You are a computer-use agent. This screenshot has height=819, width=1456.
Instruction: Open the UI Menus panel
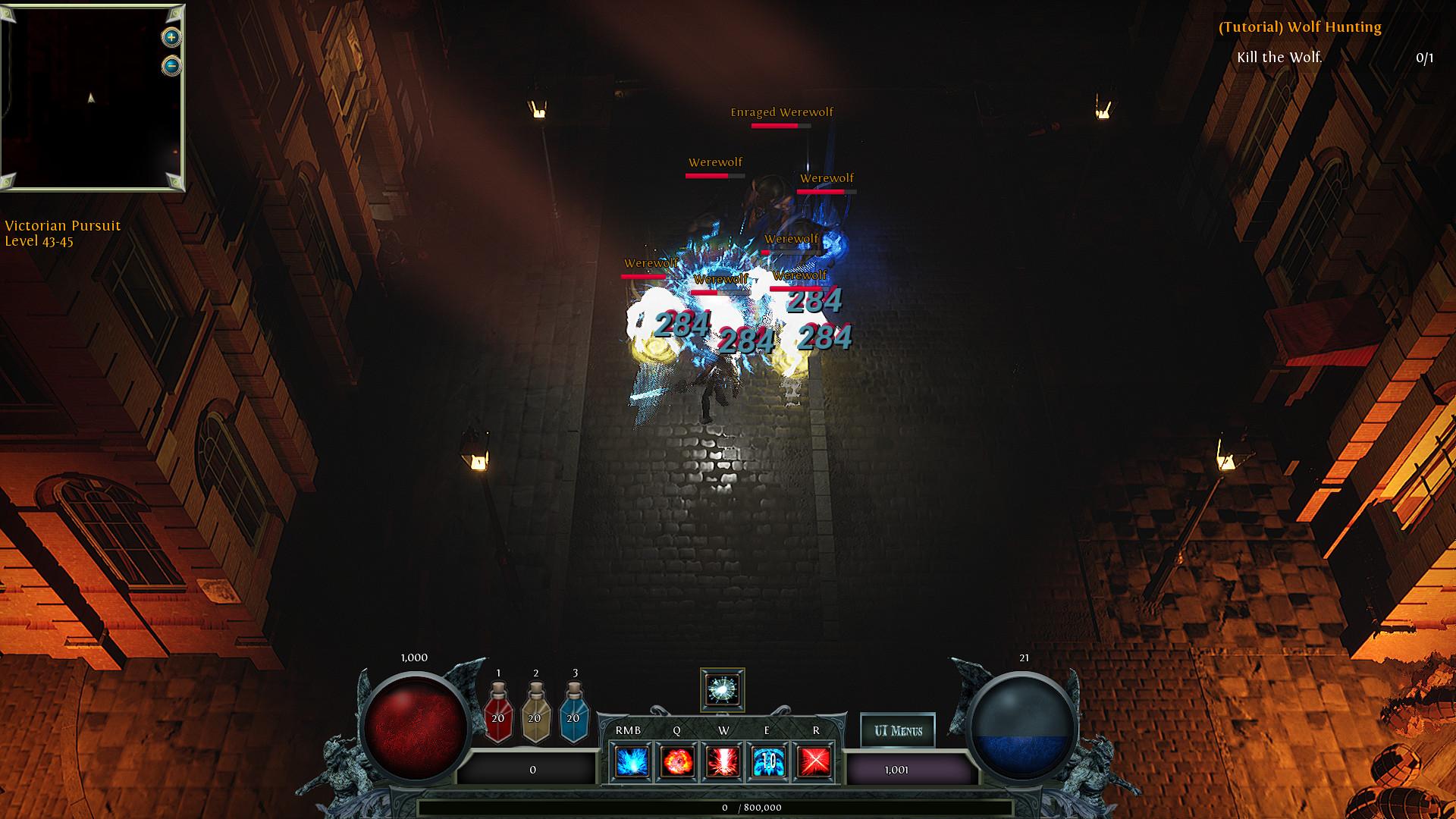coord(898,730)
